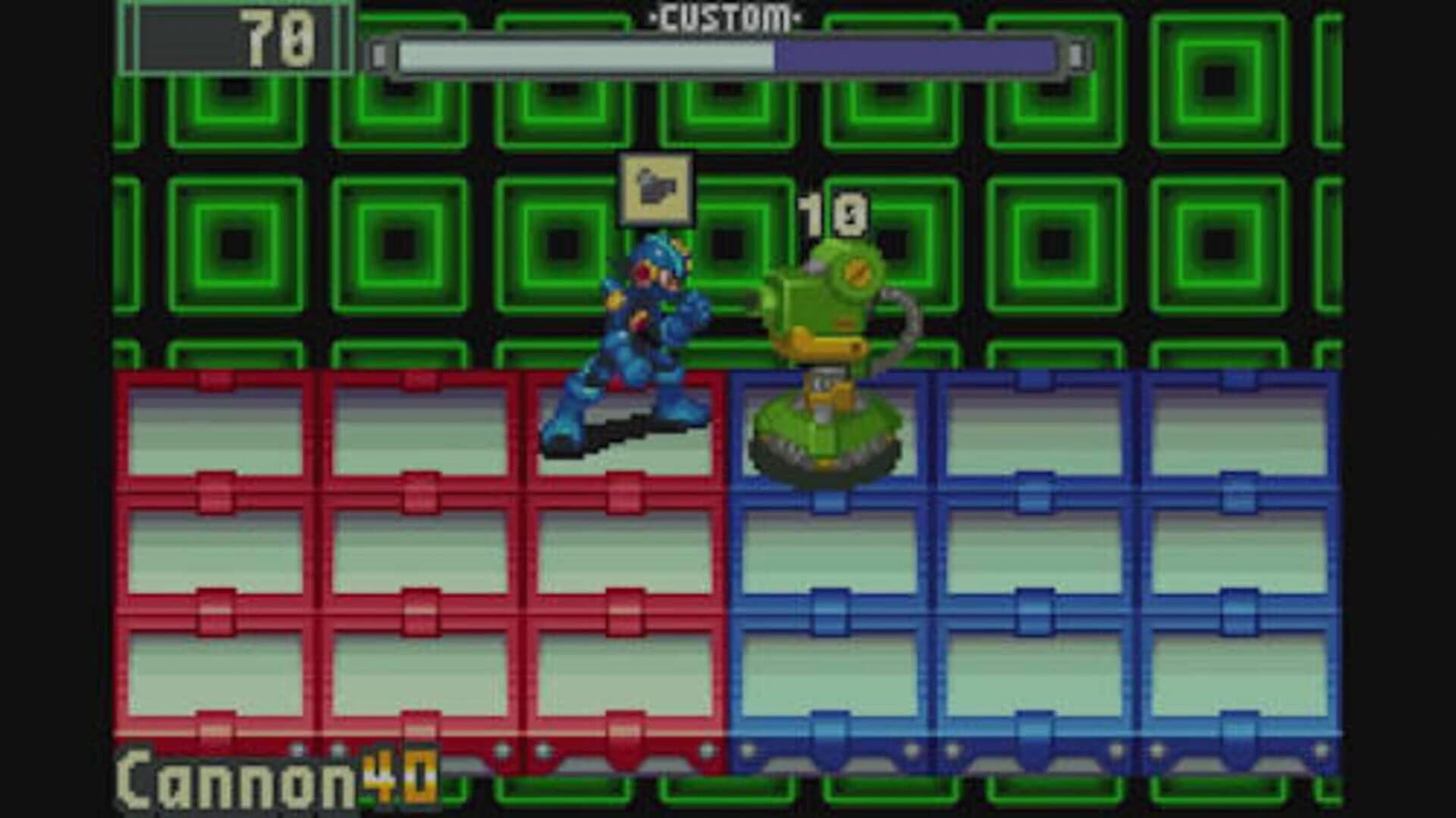Toggle the blue panel under the virus
Viewport: 1456px width, 818px height.
coord(827,432)
